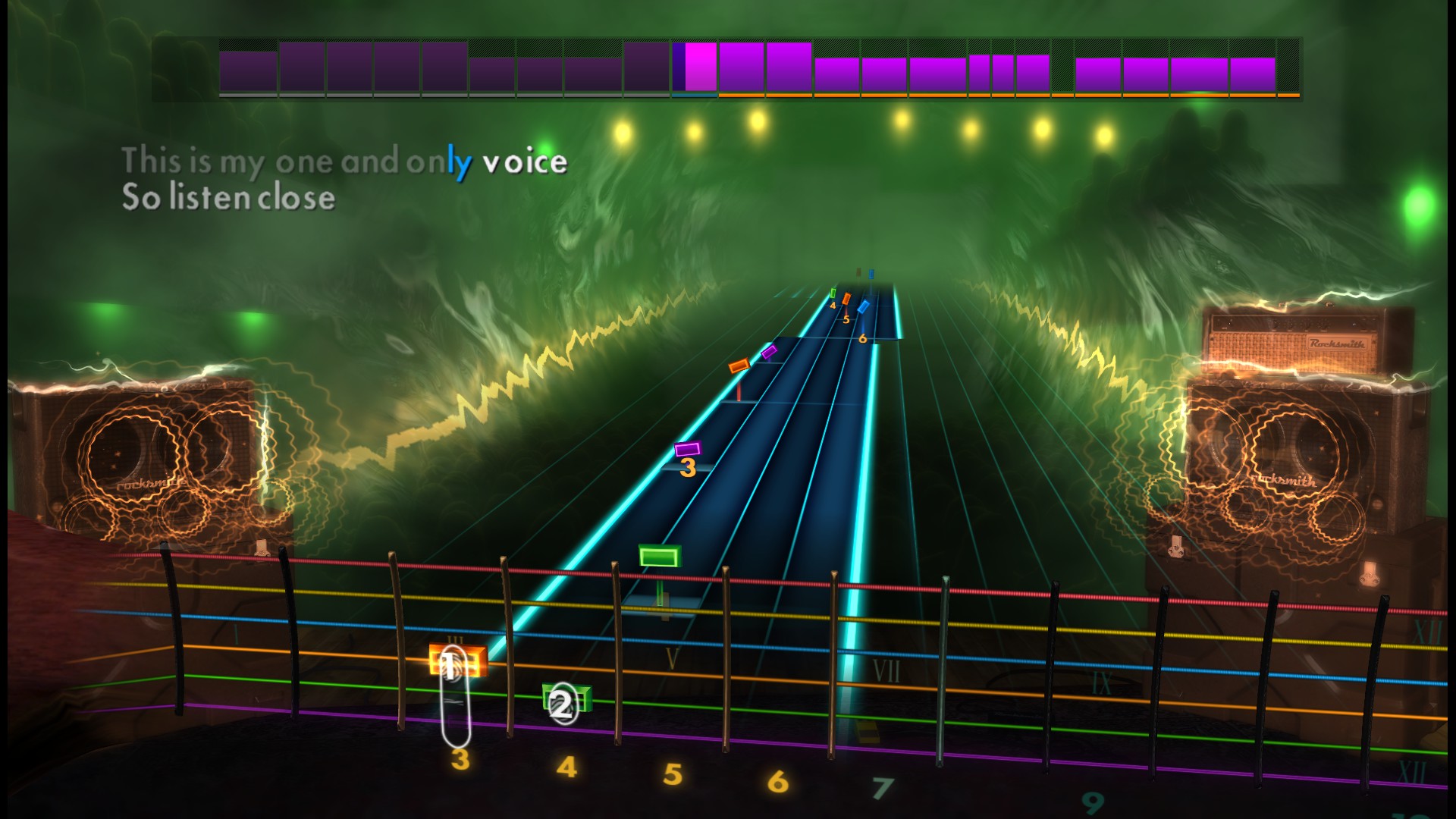Image resolution: width=1456 pixels, height=819 pixels.
Task: Click the slanted blue note above fret 6
Action: click(863, 306)
